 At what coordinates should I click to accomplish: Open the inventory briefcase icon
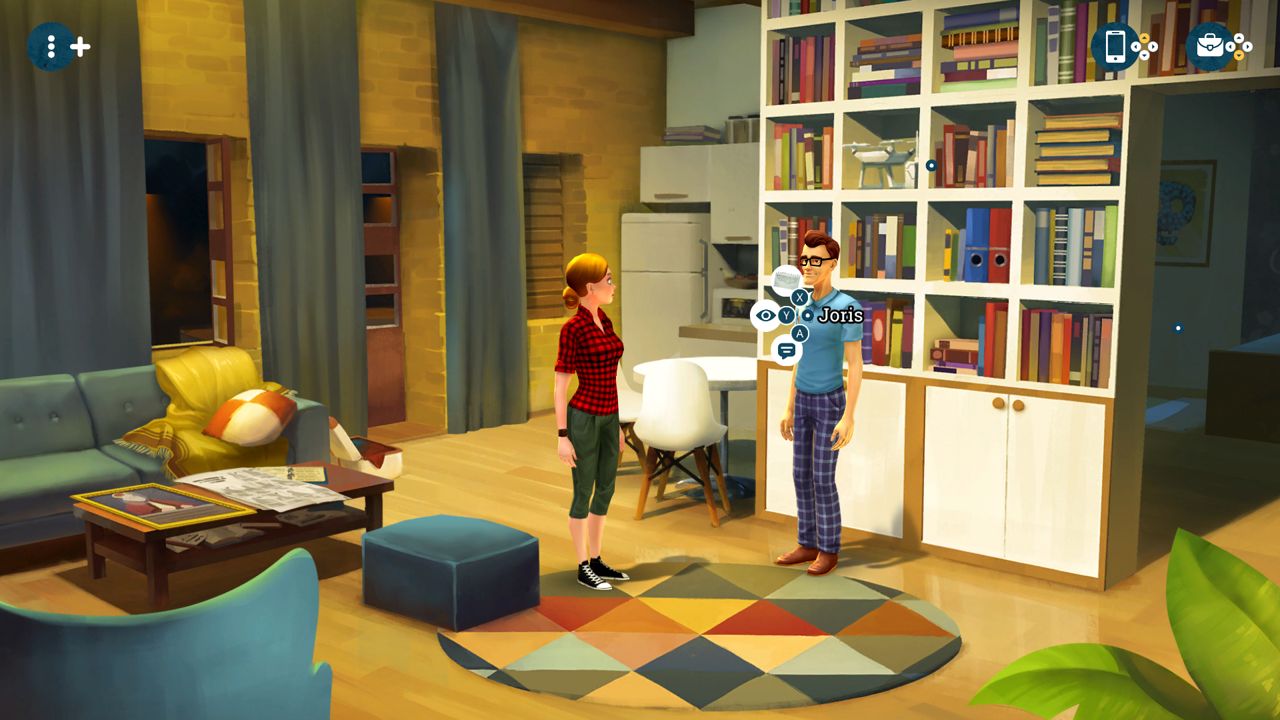point(1210,47)
